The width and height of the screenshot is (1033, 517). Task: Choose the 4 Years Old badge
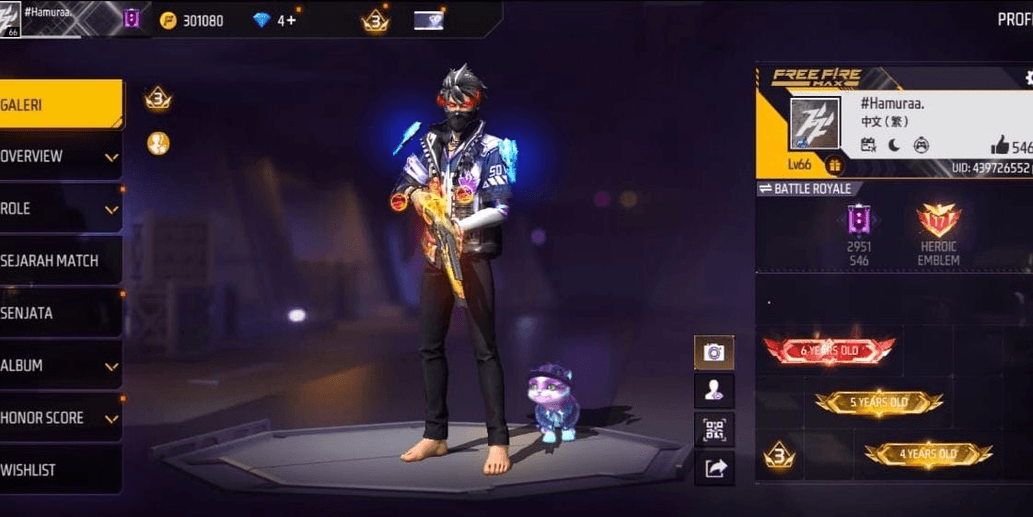[928, 454]
